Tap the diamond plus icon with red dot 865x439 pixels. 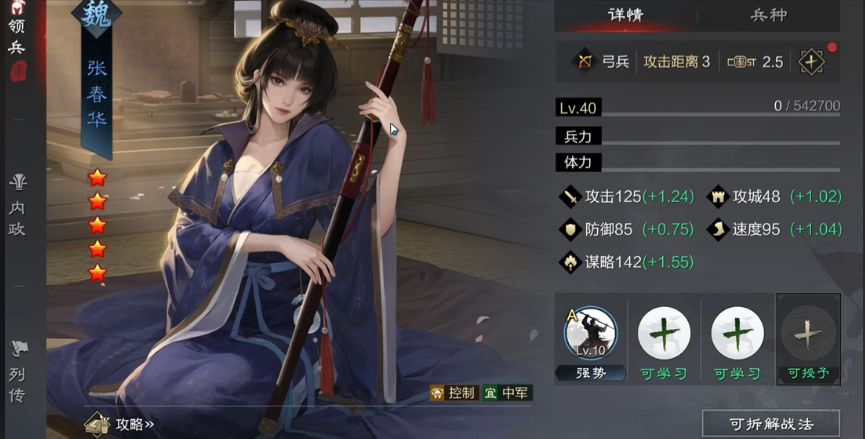[x=810, y=61]
